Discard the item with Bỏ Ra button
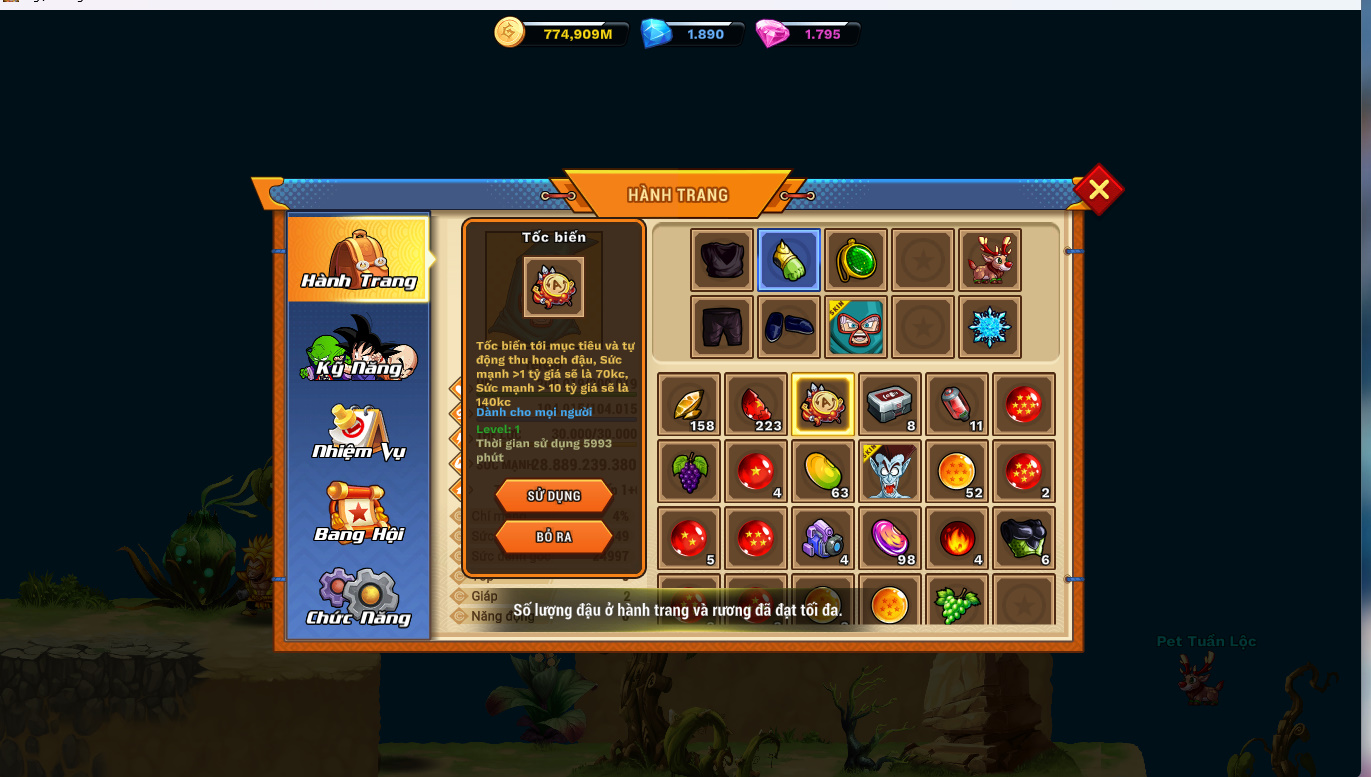The width and height of the screenshot is (1371, 777). (554, 537)
